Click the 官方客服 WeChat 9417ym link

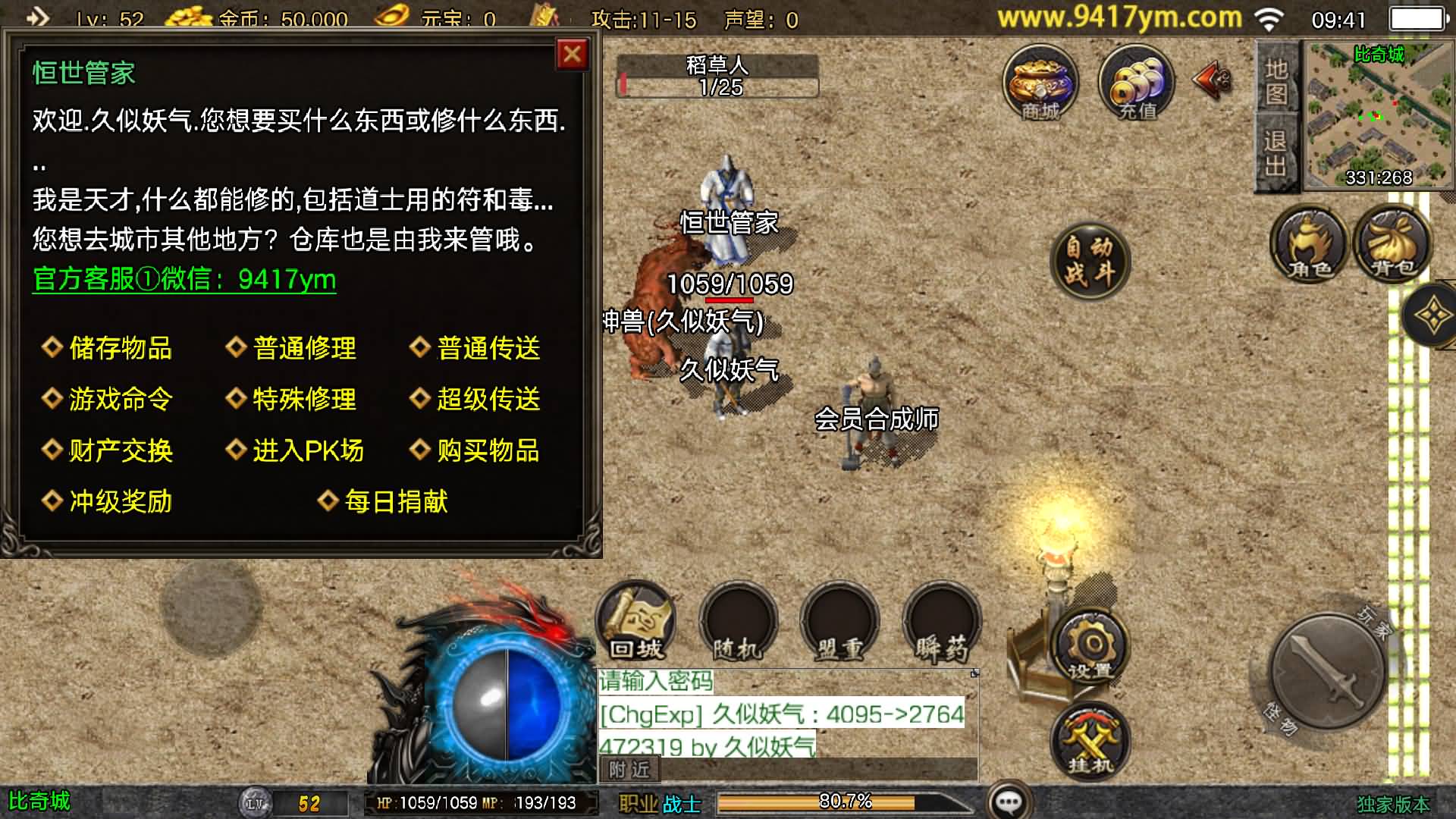[184, 279]
